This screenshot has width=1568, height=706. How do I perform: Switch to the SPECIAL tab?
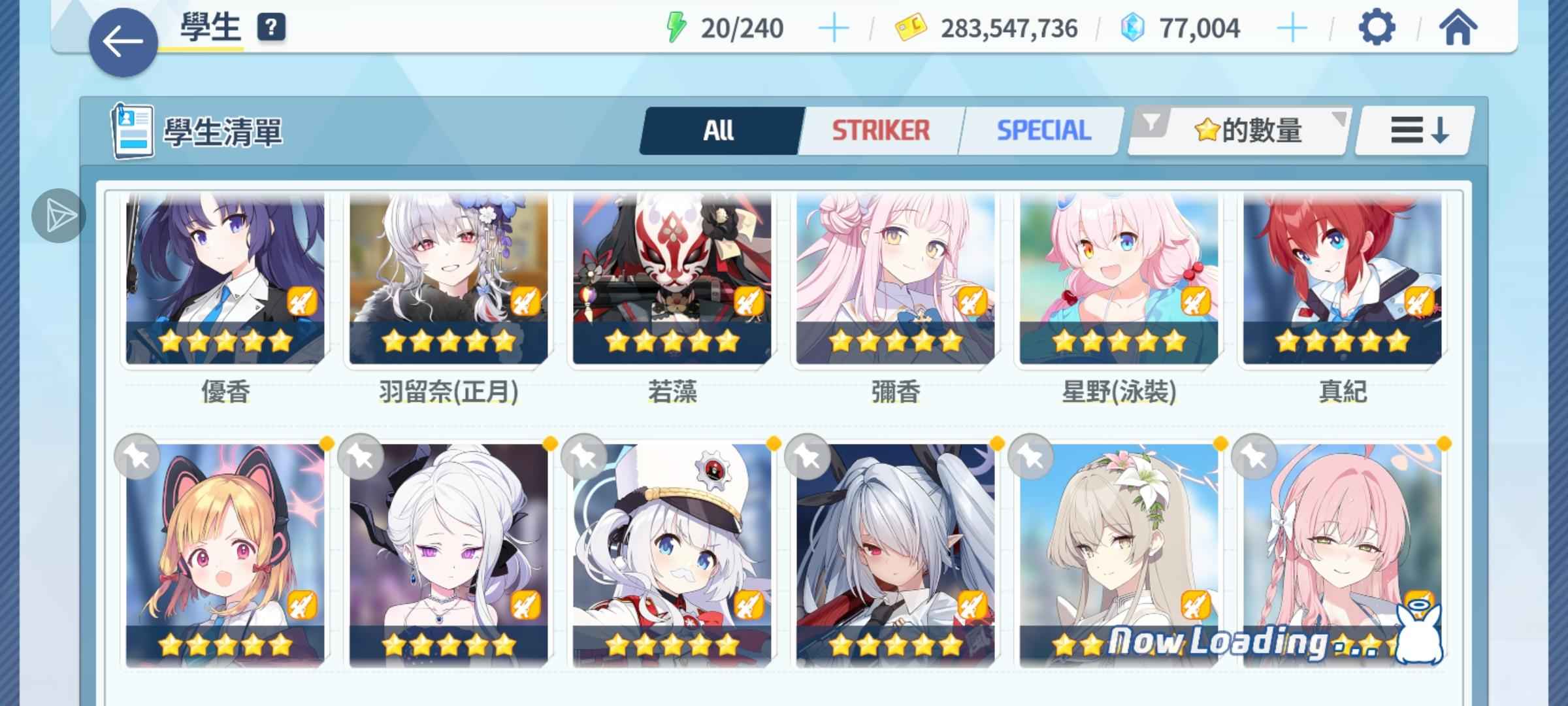[1043, 131]
